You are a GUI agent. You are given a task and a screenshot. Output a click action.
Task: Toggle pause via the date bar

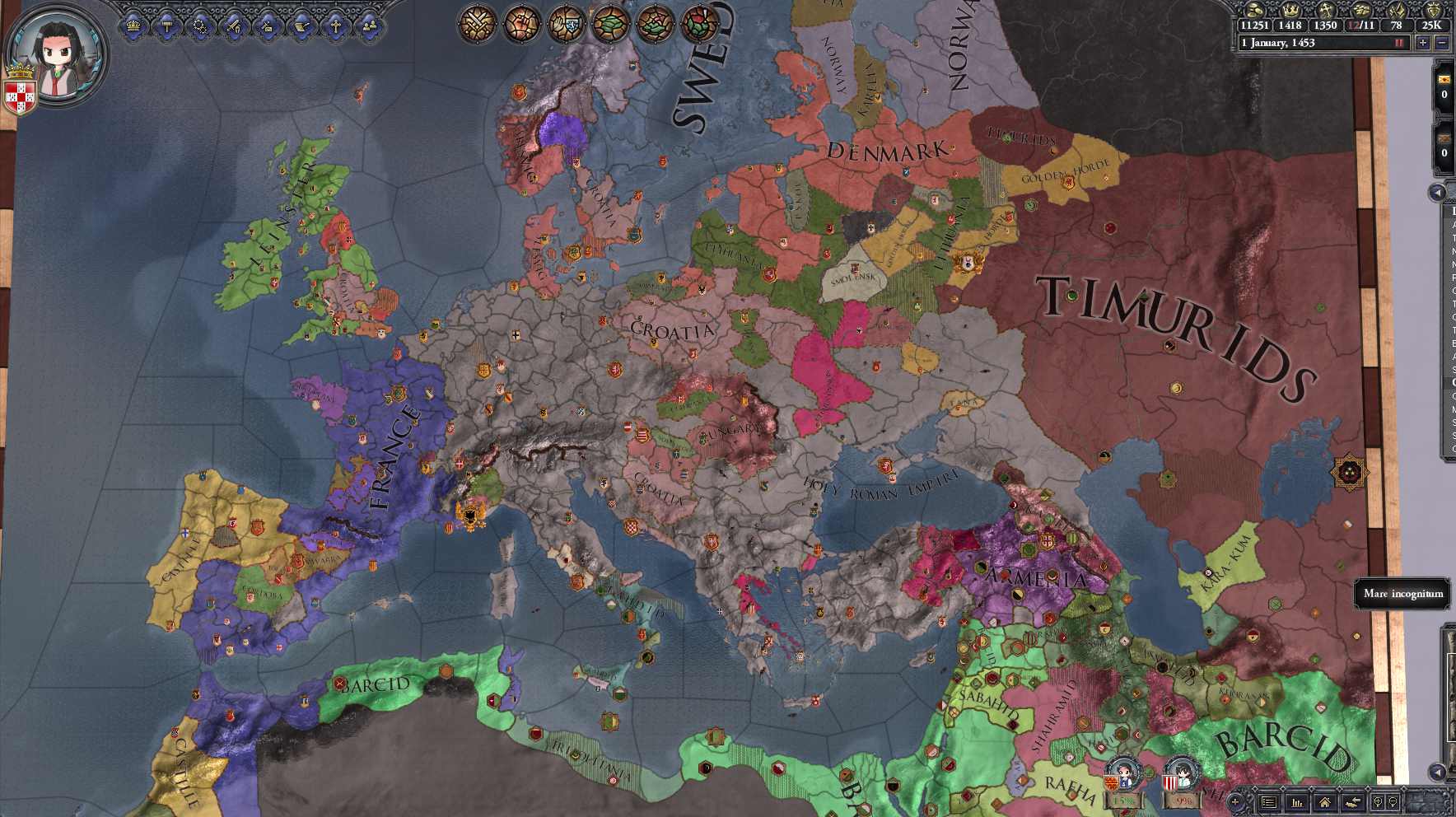(x=1318, y=43)
